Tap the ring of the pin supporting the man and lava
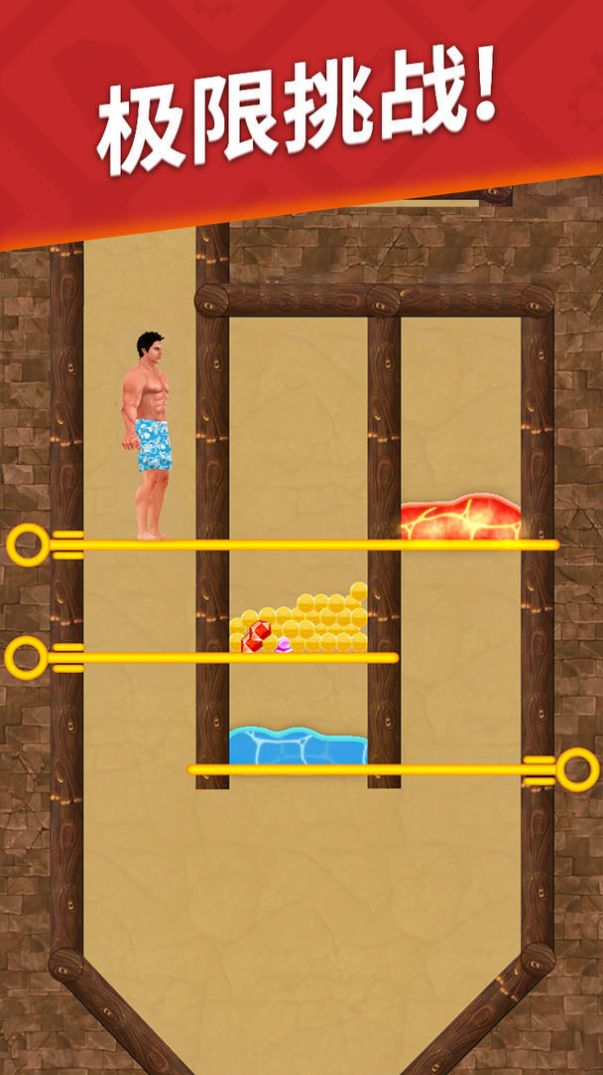Viewport: 603px width, 1075px height. point(28,545)
